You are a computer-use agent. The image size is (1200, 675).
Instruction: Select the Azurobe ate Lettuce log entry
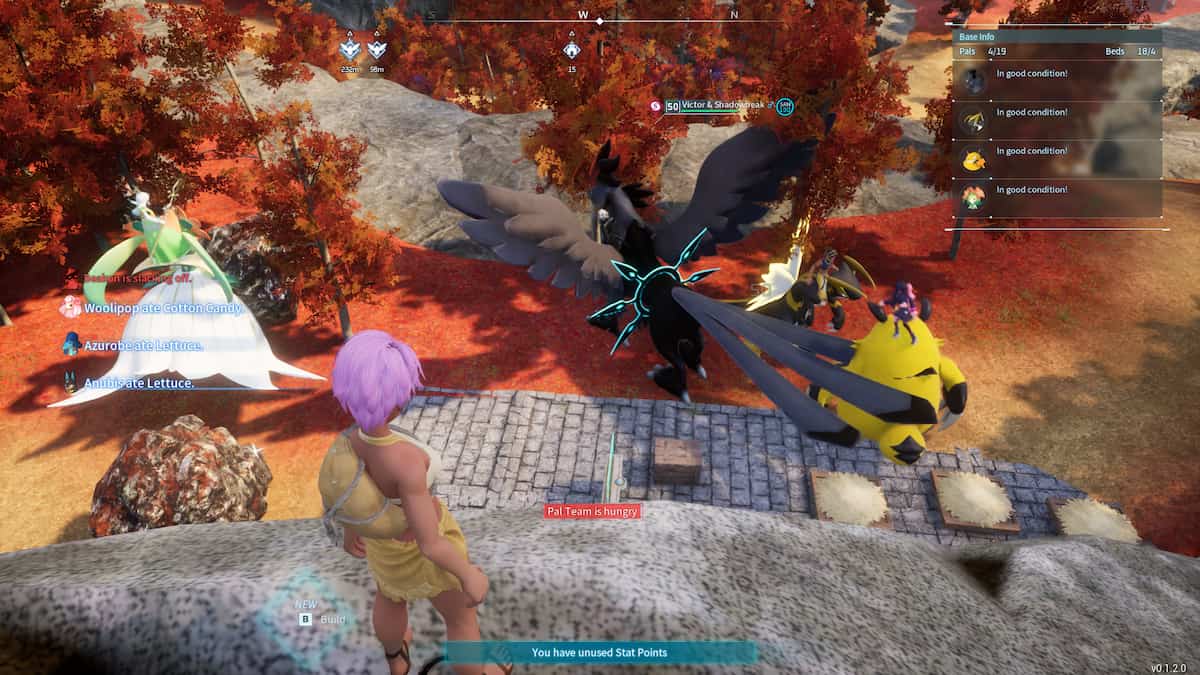coord(143,345)
